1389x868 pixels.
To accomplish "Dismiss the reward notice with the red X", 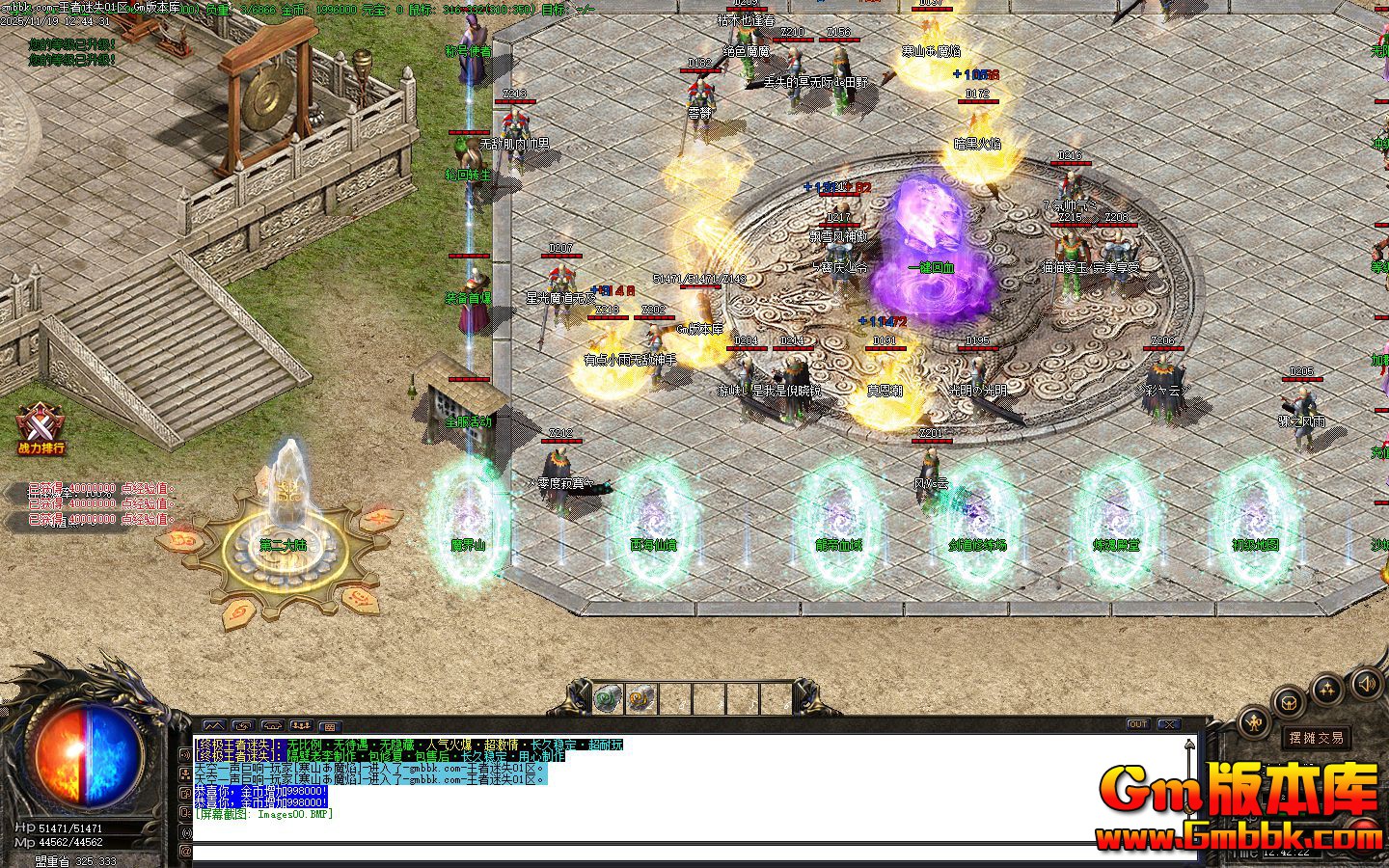I will point(1169,723).
